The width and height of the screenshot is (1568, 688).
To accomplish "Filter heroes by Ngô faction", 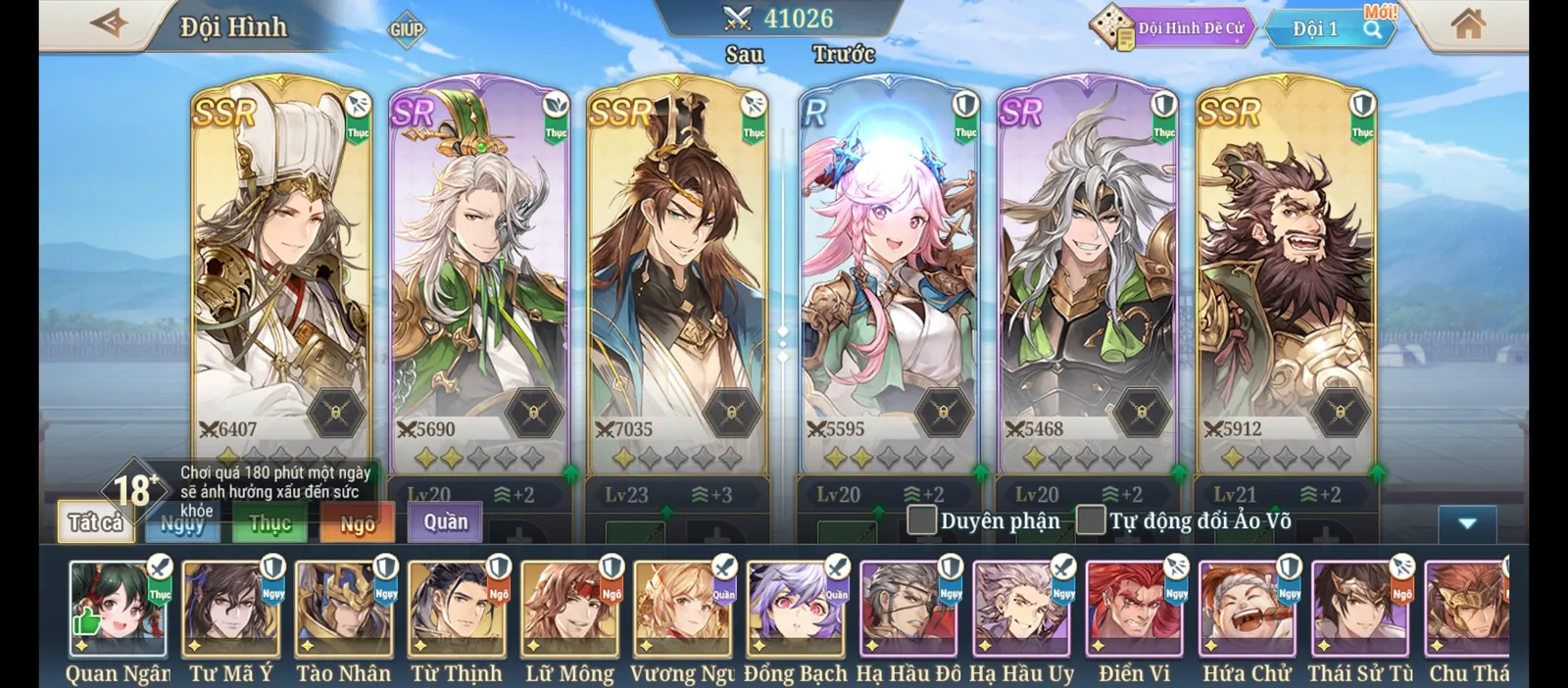I will click(x=357, y=523).
